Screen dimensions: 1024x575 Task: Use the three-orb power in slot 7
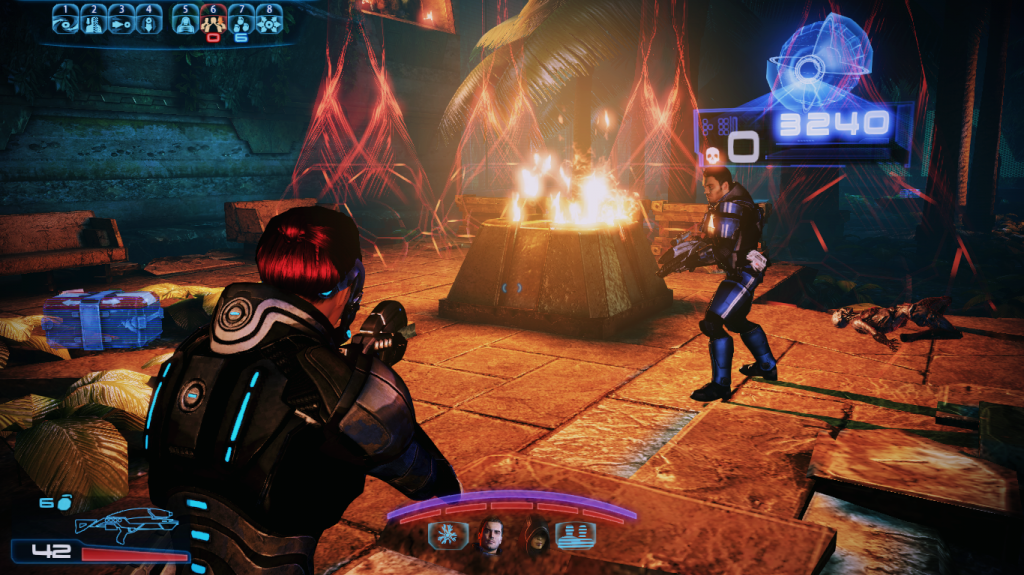241,21
